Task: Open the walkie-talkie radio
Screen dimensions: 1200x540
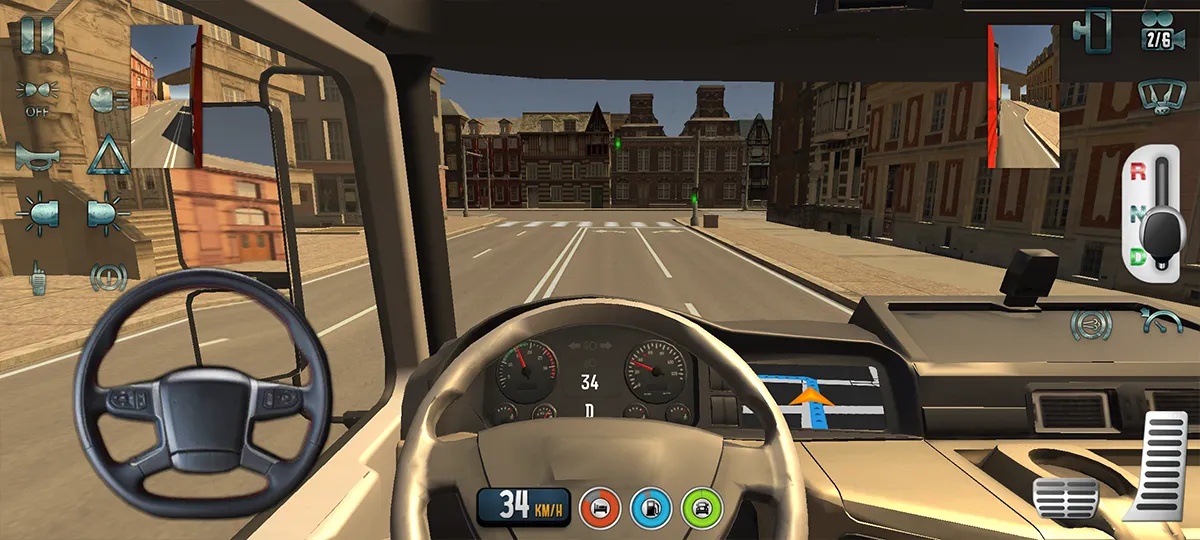Action: pyautogui.click(x=38, y=277)
